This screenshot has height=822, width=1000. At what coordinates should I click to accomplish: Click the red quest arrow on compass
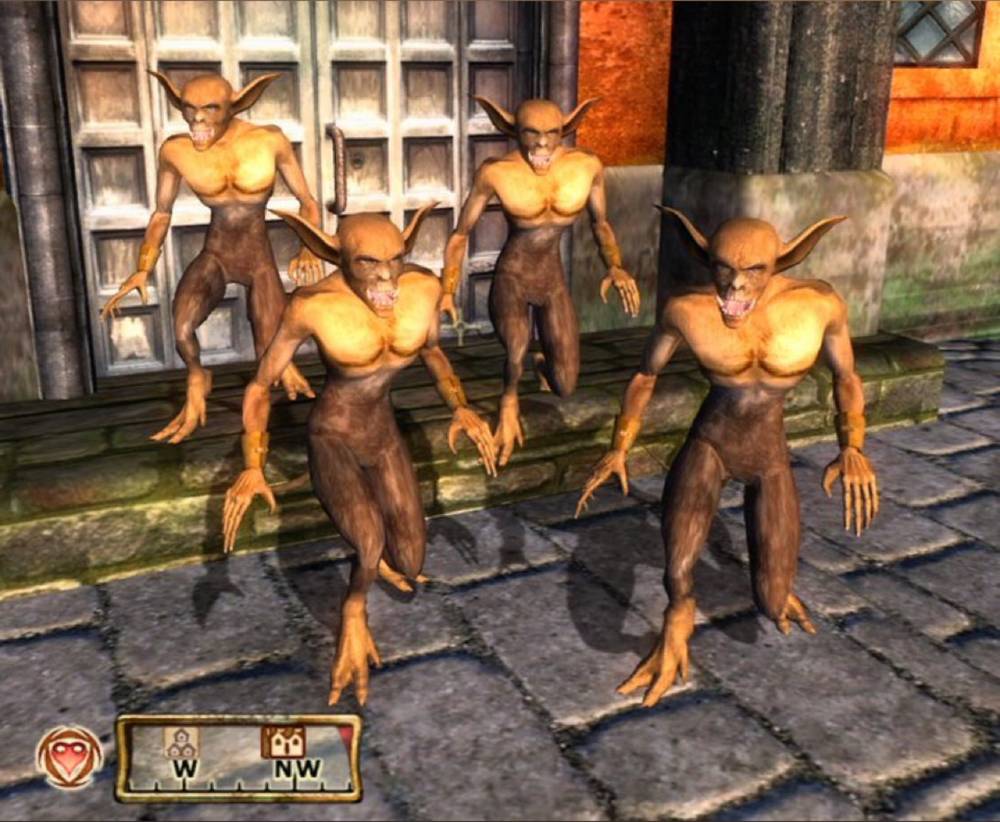(345, 737)
